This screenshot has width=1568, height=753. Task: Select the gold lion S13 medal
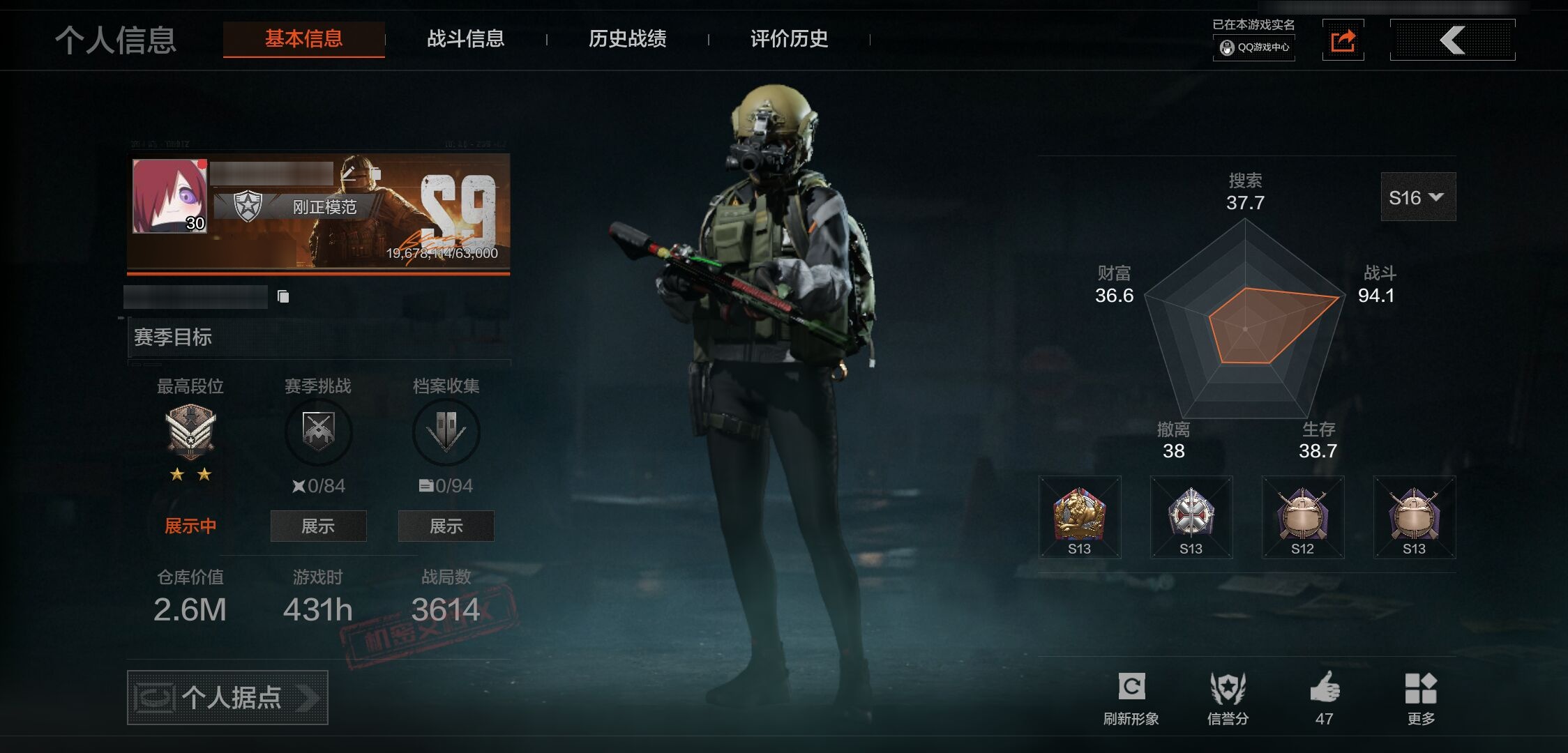pos(1080,517)
